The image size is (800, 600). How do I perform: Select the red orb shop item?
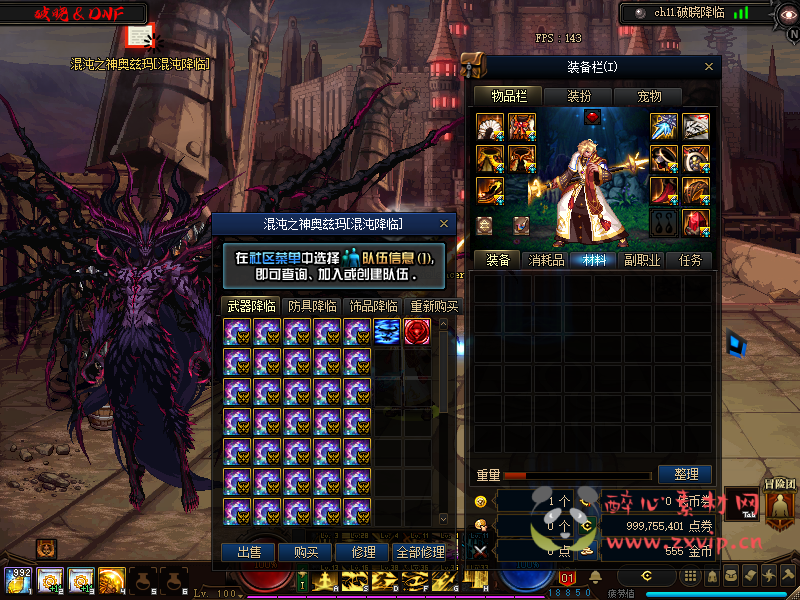click(x=417, y=332)
